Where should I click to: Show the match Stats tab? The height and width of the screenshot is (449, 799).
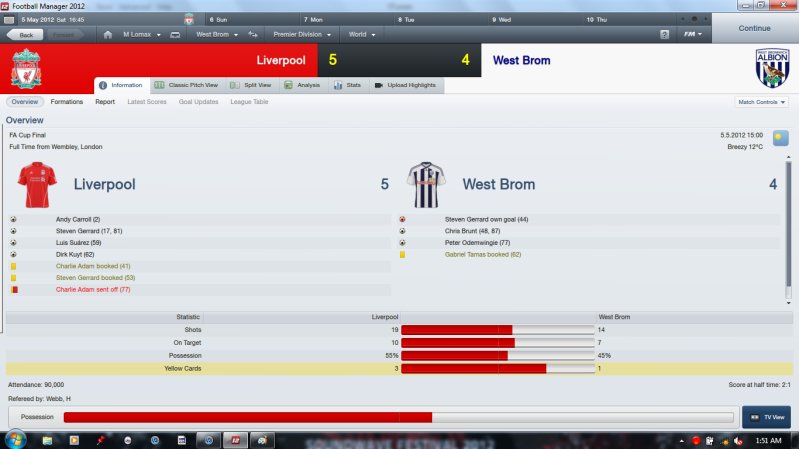[350, 86]
